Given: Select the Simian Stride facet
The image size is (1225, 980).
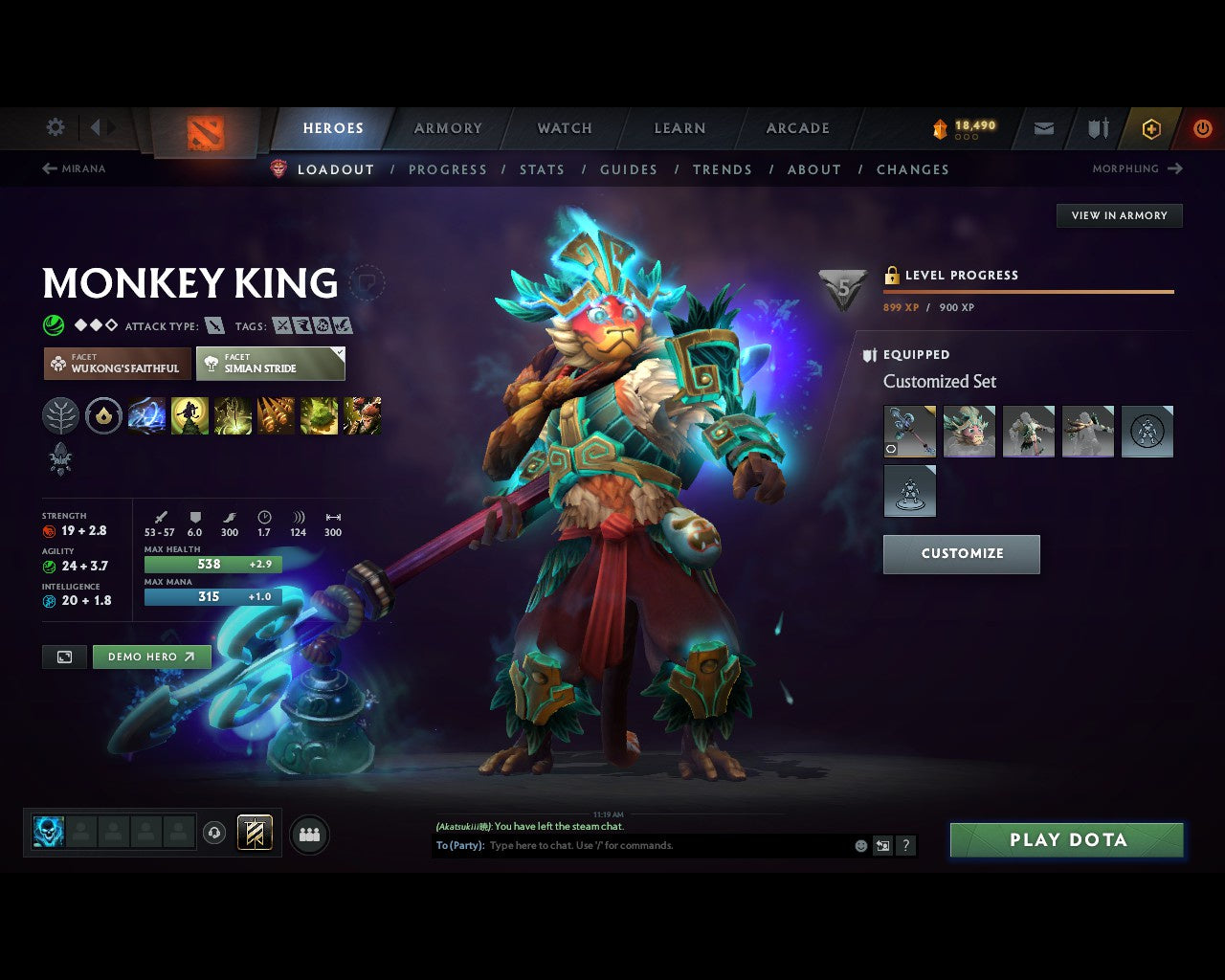Looking at the screenshot, I should pyautogui.click(x=271, y=364).
